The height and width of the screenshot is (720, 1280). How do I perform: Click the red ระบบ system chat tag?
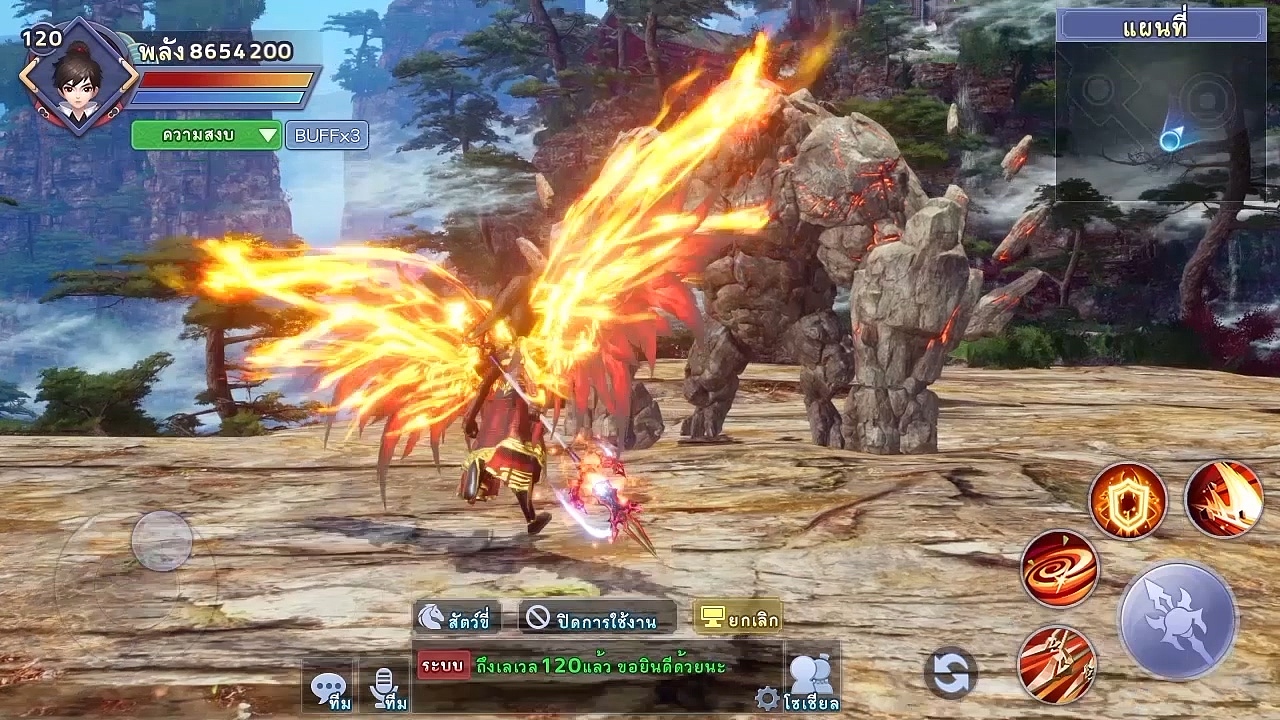tap(443, 665)
